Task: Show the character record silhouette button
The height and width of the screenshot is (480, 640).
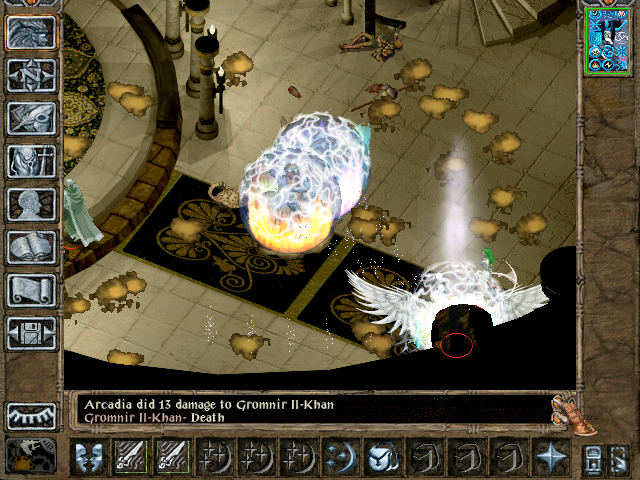Action: point(30,204)
